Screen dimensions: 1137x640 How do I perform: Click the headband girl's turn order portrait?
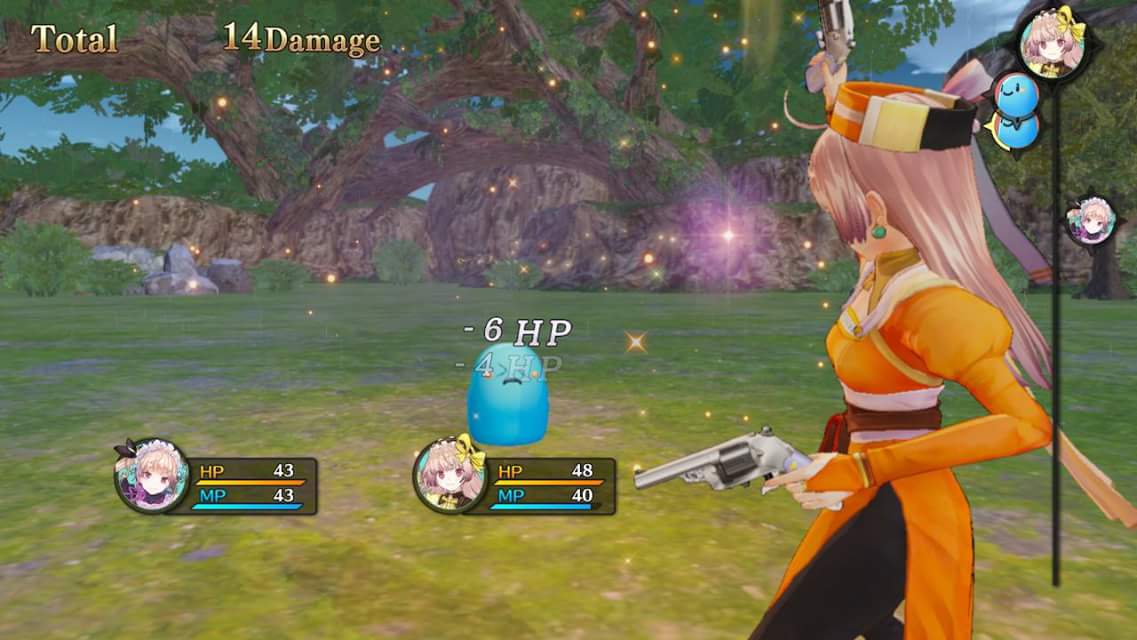(x=1089, y=220)
